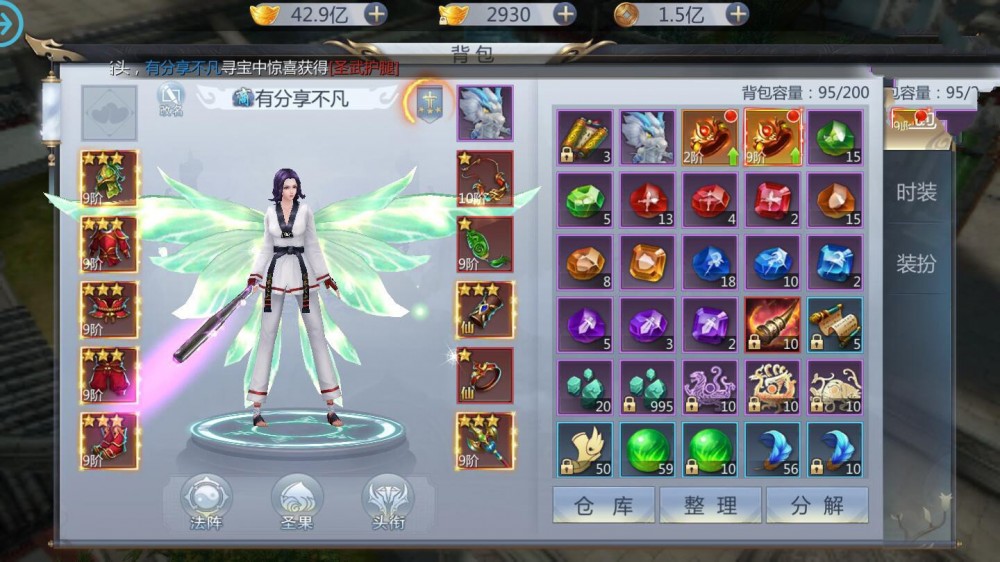Select the equipped 9阶 green helmet slot
This screenshot has height=562, width=1000.
110,179
